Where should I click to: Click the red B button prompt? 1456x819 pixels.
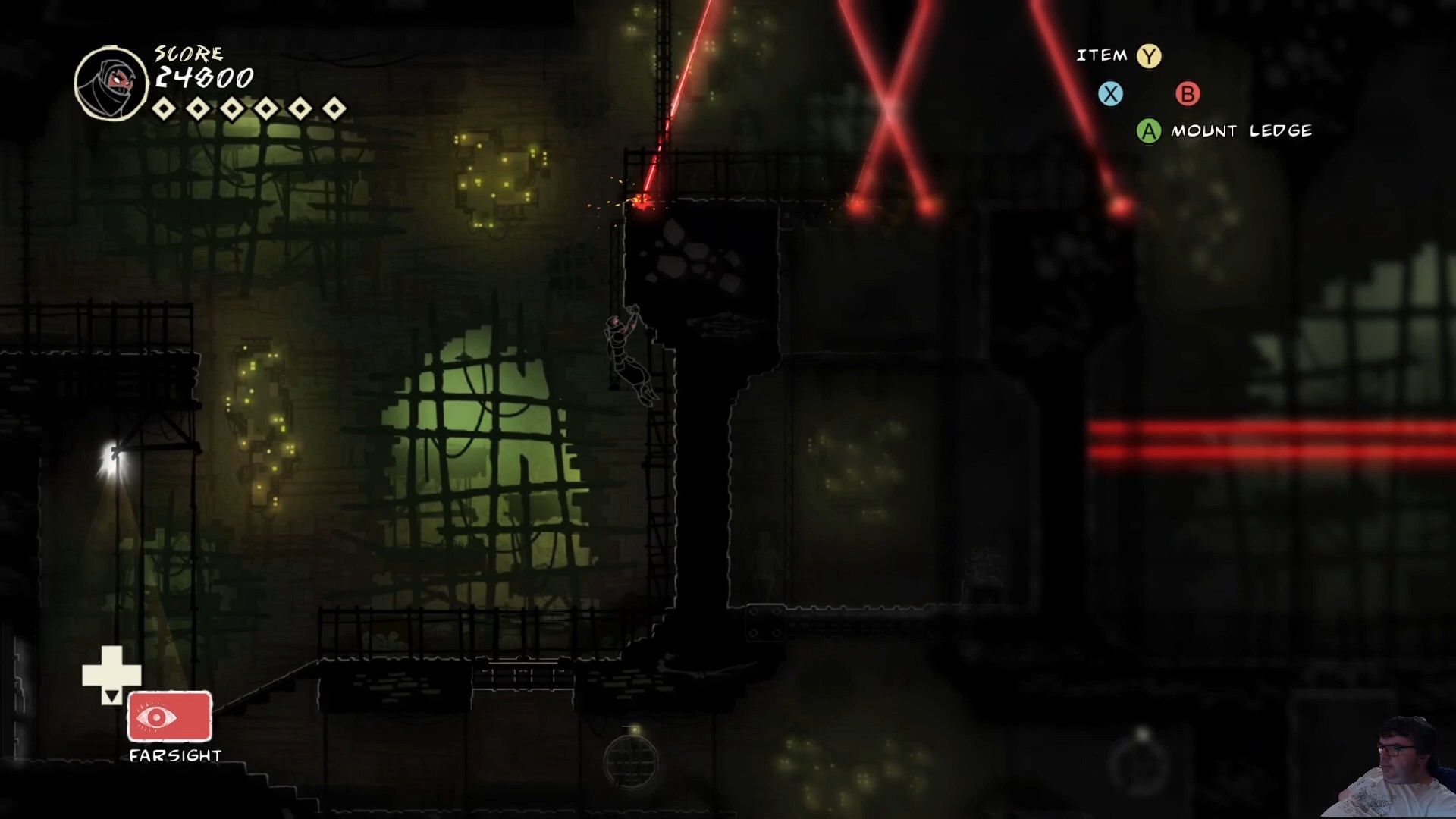pos(1188,94)
